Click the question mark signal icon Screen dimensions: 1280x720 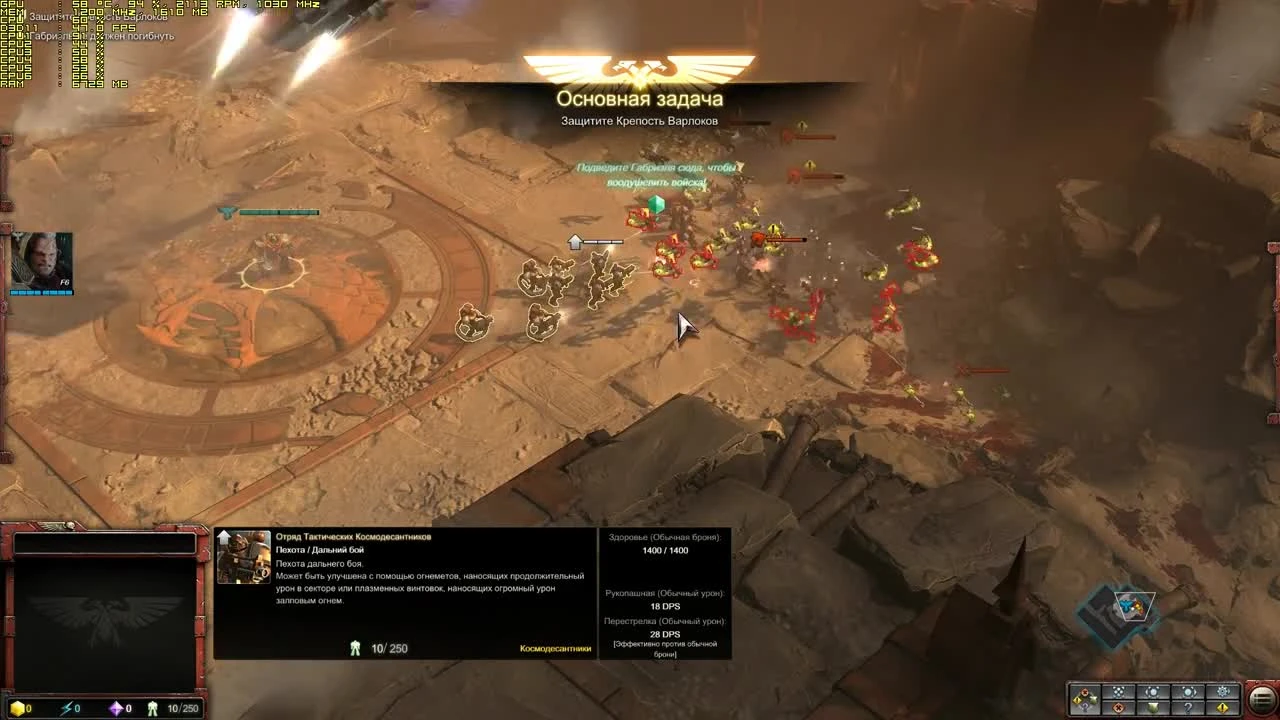pyautogui.click(x=1189, y=707)
